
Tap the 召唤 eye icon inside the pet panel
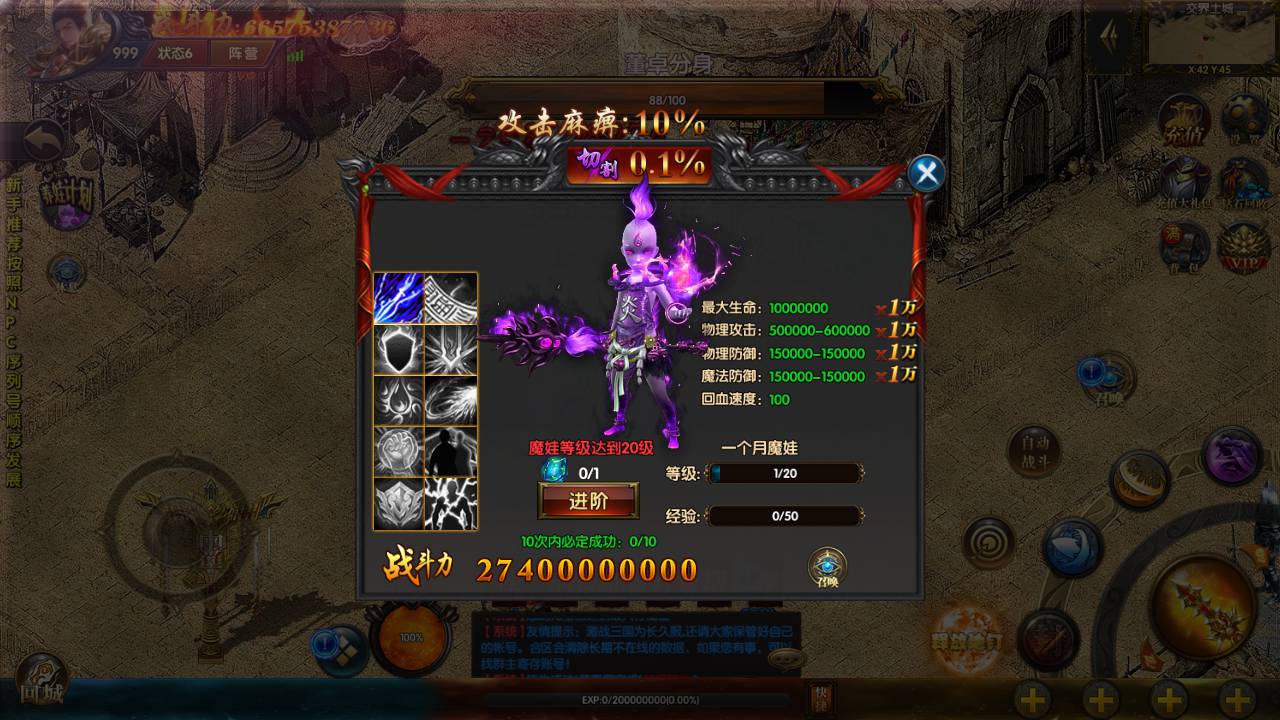pos(827,568)
